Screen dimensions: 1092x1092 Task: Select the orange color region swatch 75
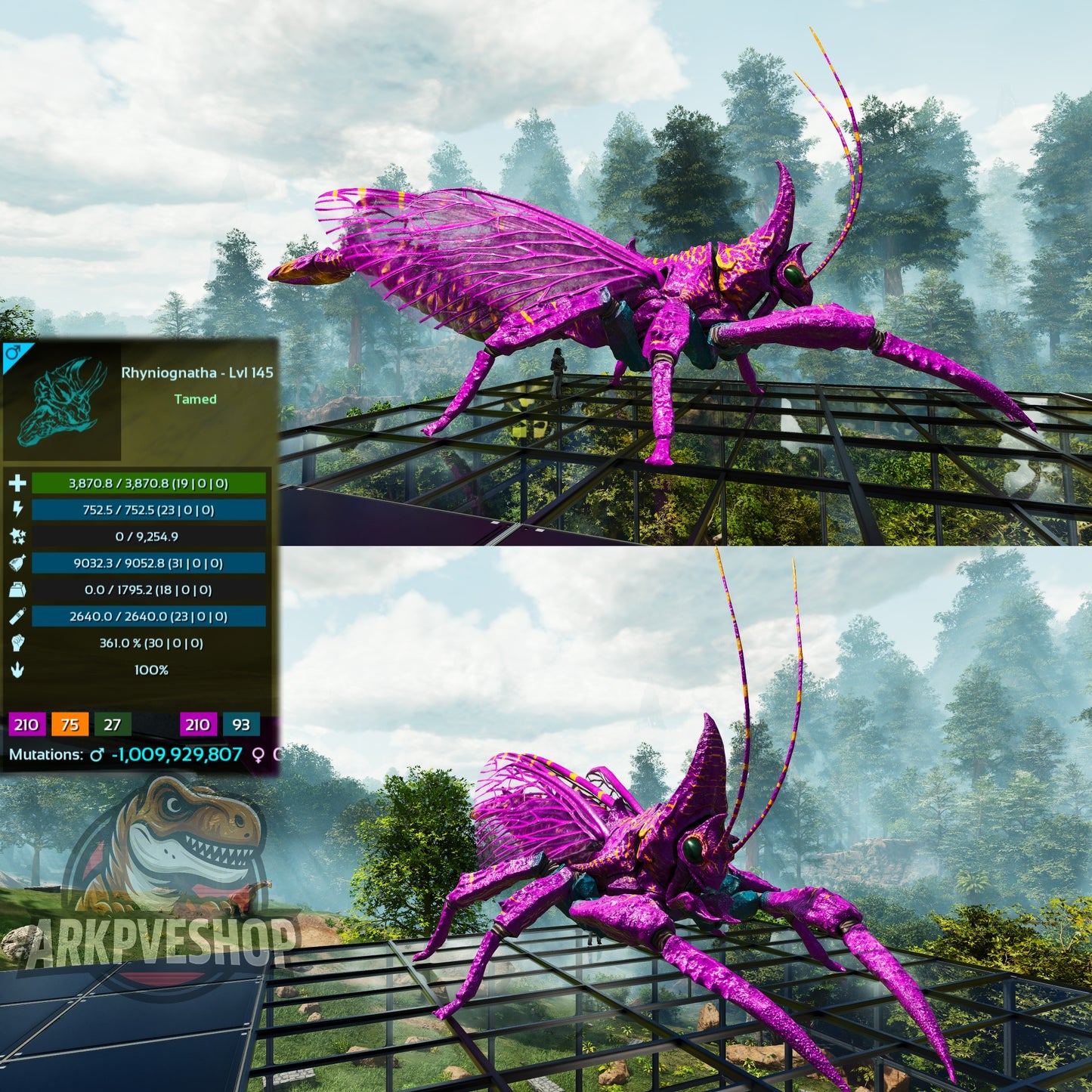pos(70,725)
